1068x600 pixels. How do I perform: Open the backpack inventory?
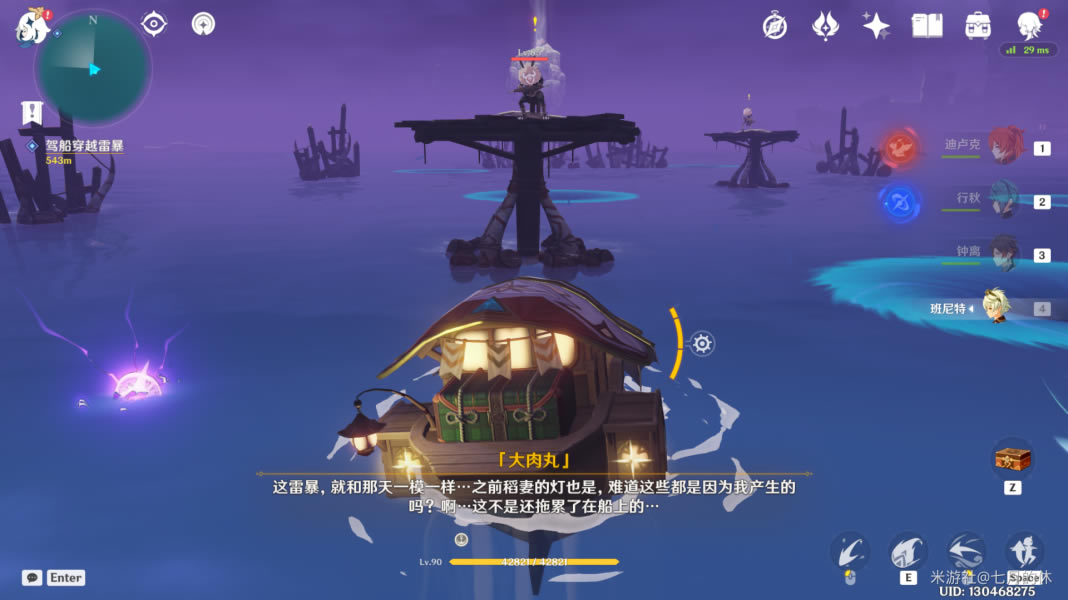click(x=978, y=26)
